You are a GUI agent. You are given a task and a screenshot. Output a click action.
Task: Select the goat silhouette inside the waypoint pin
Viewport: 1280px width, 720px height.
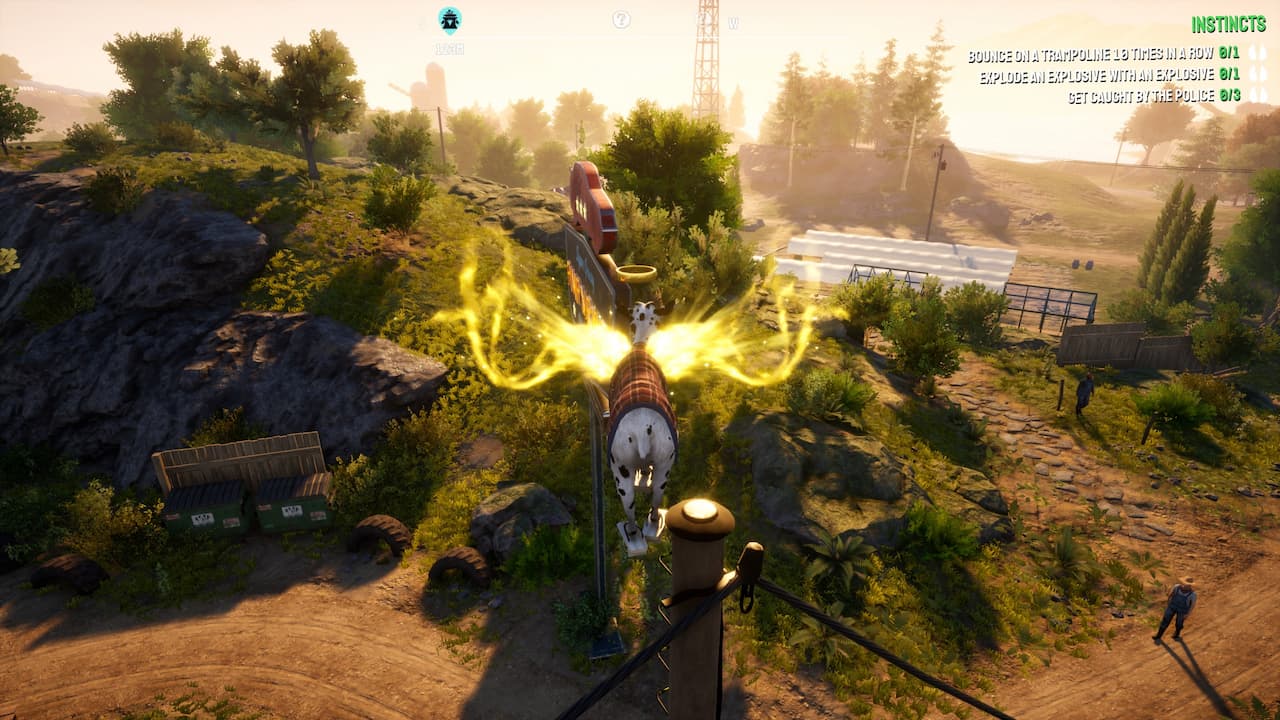point(450,18)
